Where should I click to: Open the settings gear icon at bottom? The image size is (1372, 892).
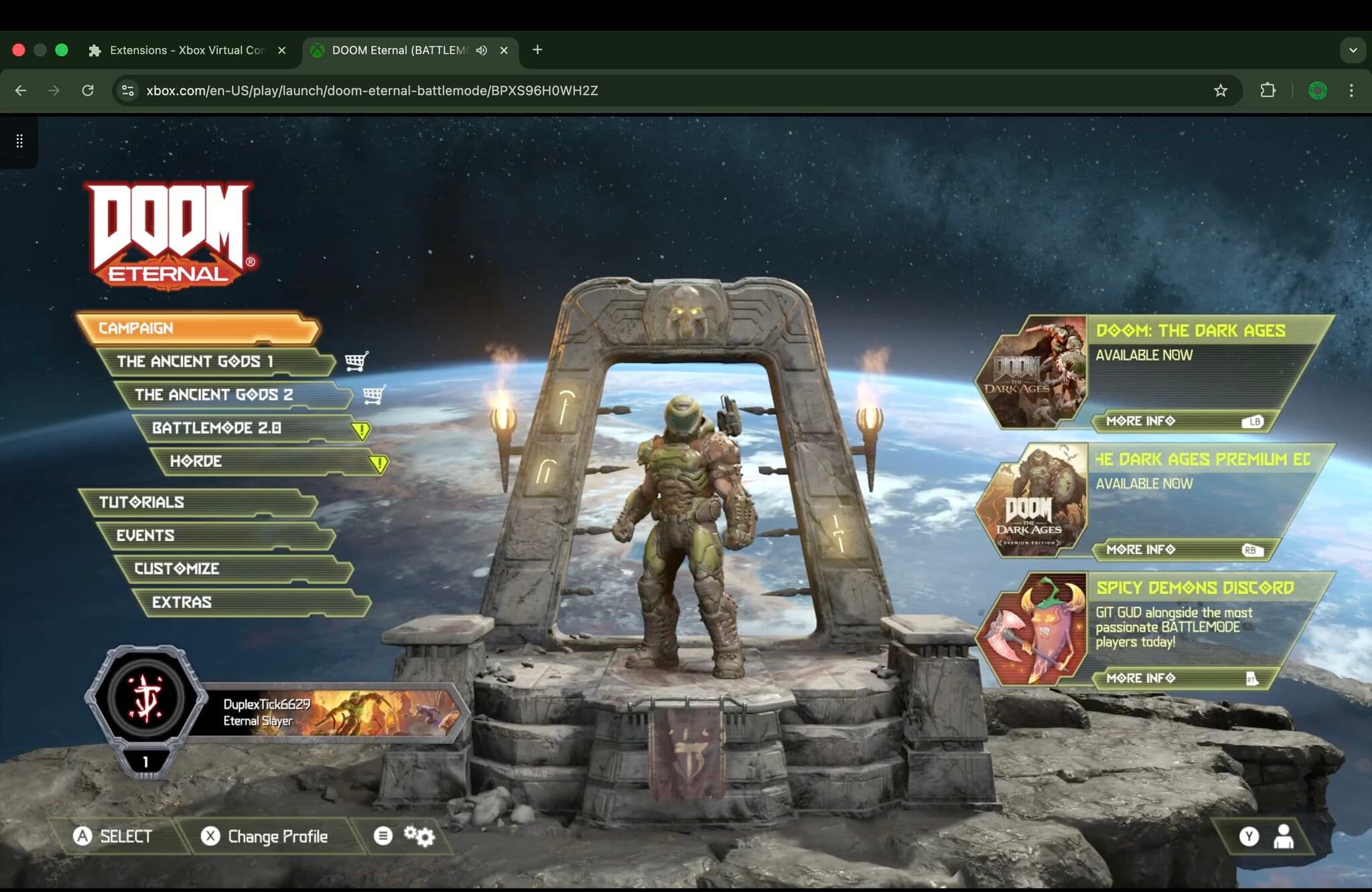[420, 835]
